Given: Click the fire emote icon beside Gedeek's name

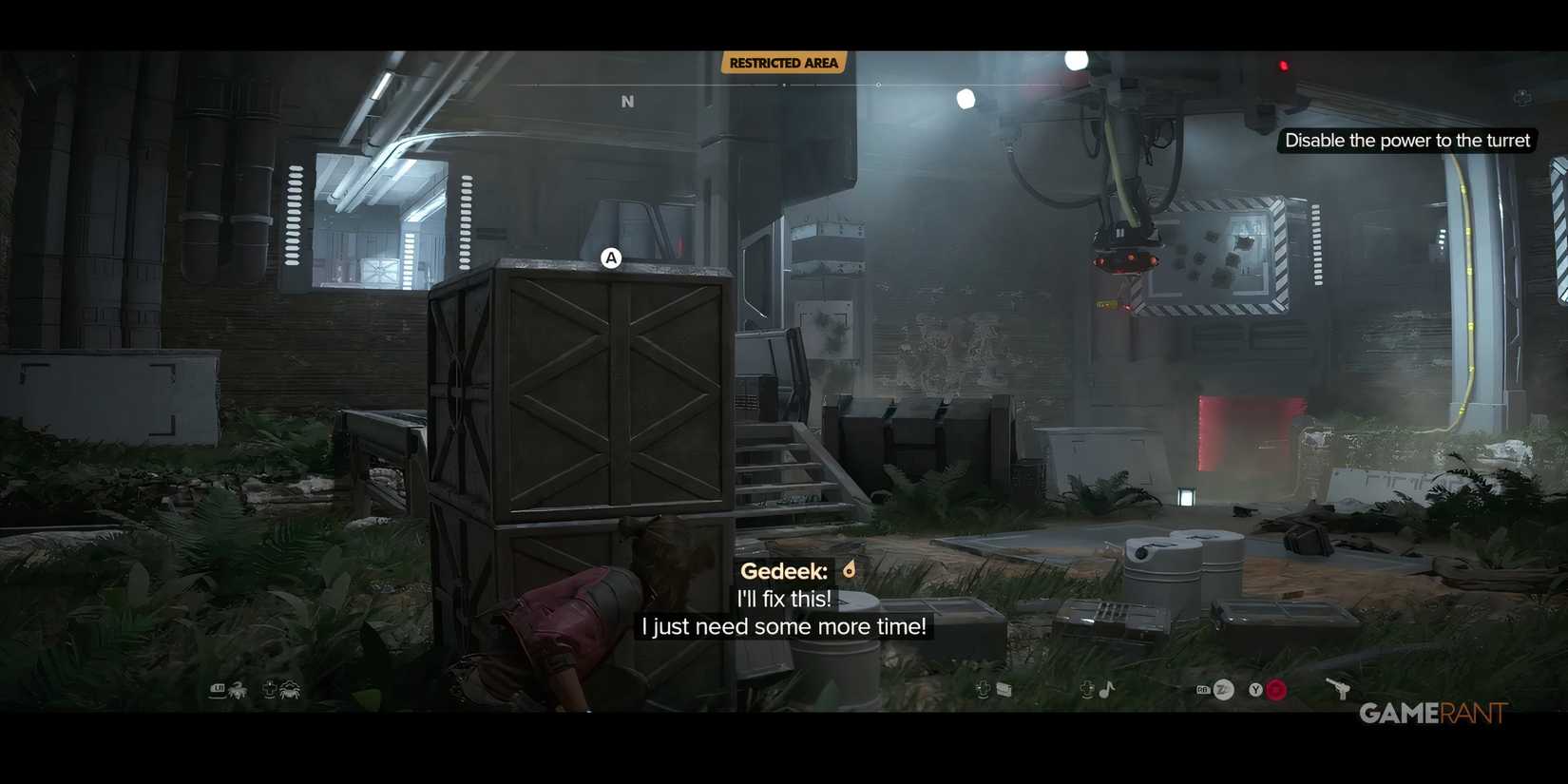Looking at the screenshot, I should click(848, 568).
